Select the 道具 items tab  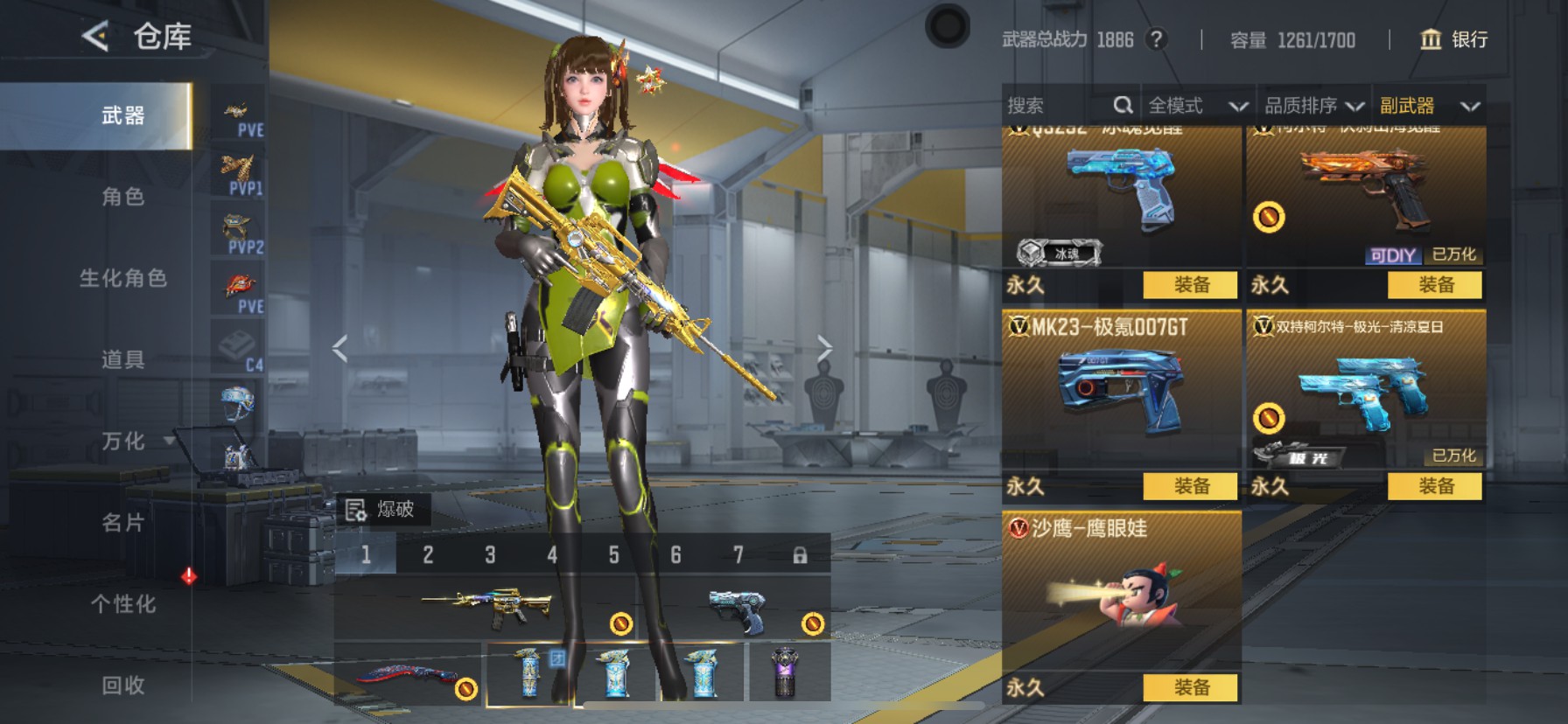coord(122,359)
